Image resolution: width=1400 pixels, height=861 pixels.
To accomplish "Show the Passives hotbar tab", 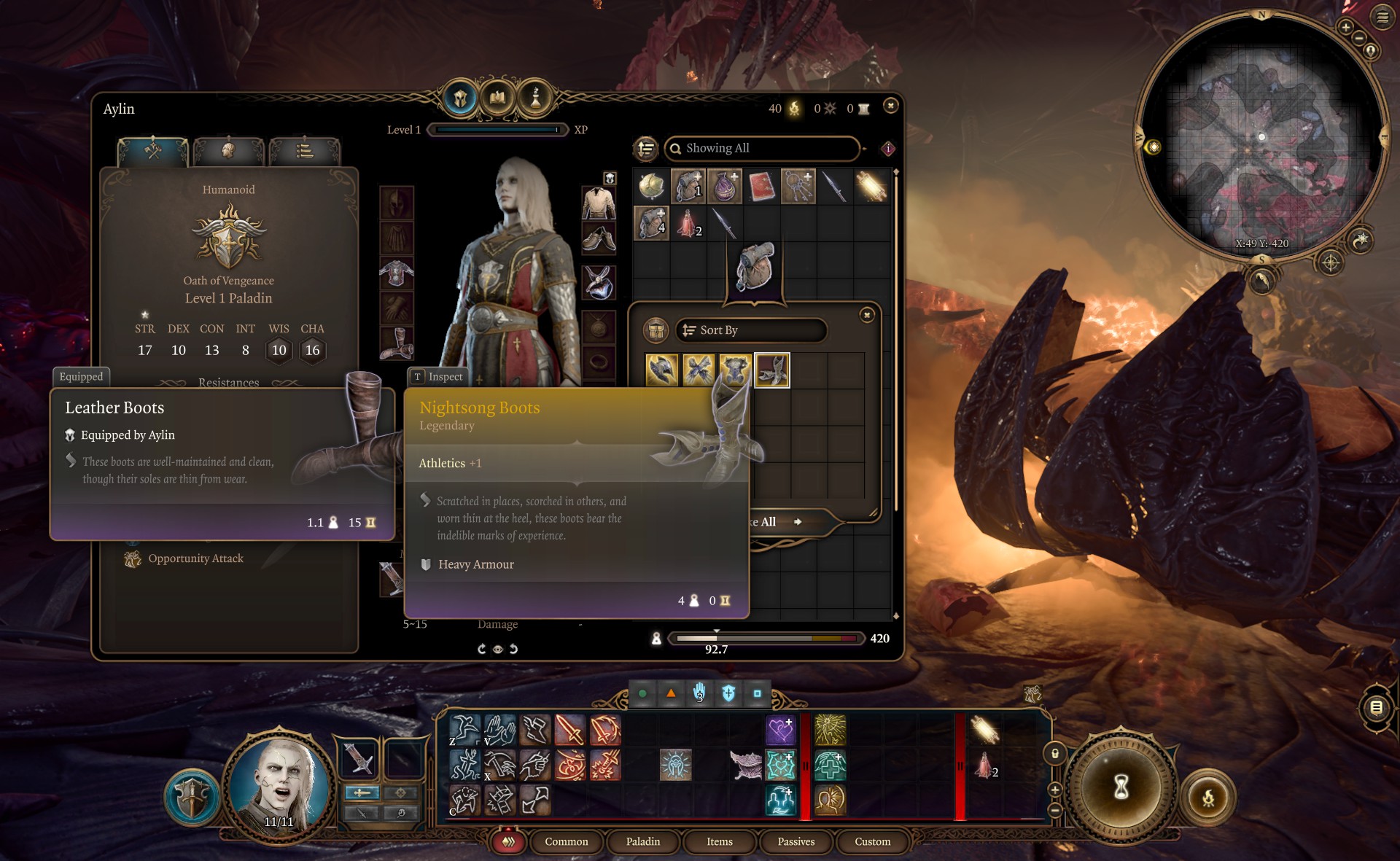I will 796,841.
